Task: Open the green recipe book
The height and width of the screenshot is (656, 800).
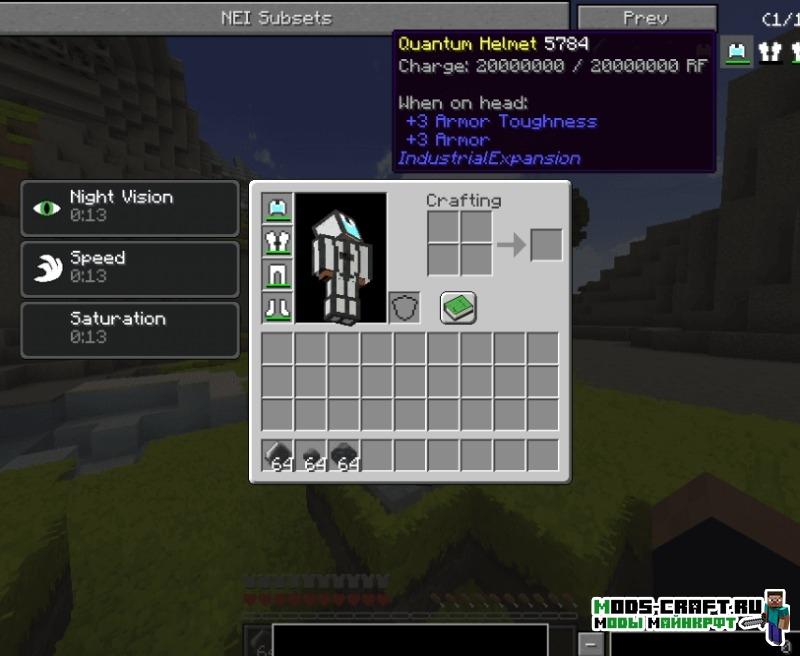Action: [x=458, y=307]
